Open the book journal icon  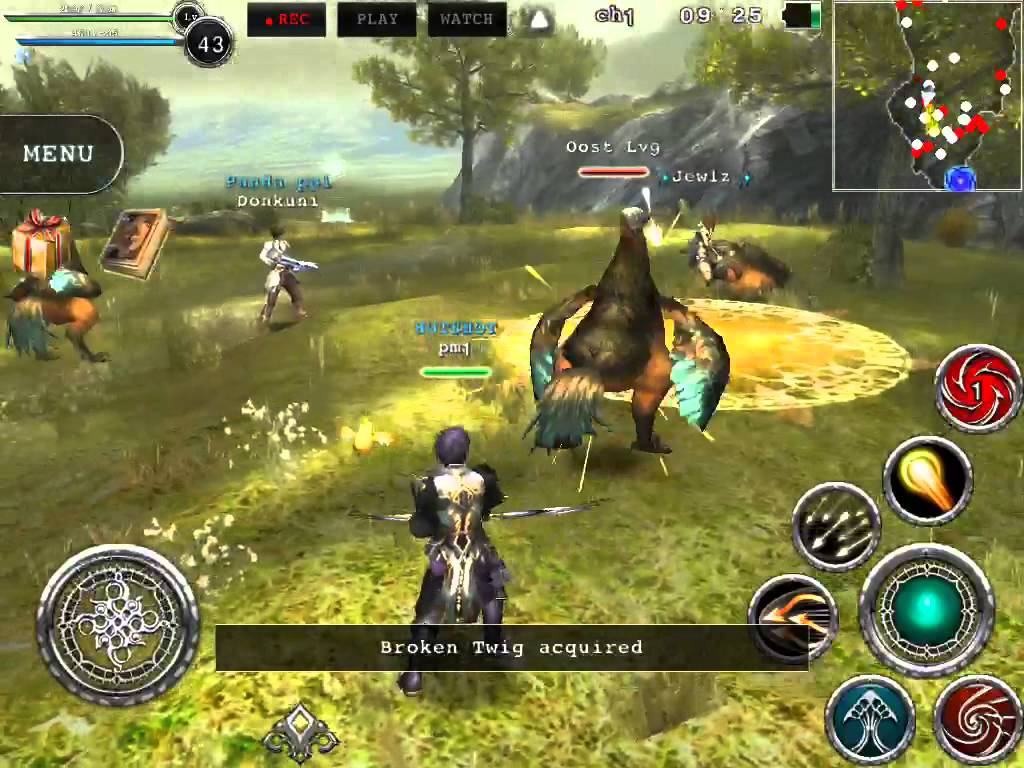(x=136, y=244)
